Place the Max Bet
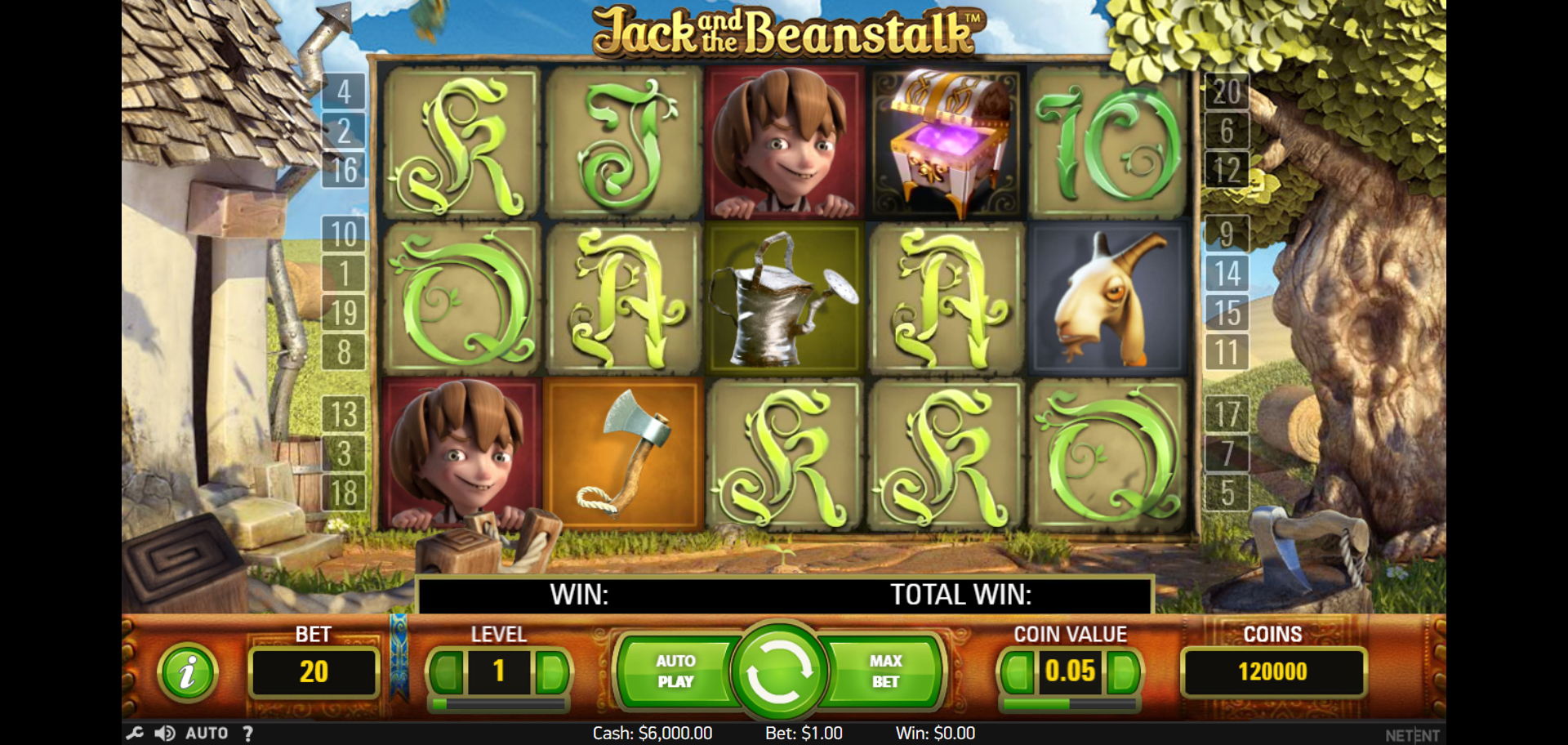The image size is (1568, 745). point(885,671)
